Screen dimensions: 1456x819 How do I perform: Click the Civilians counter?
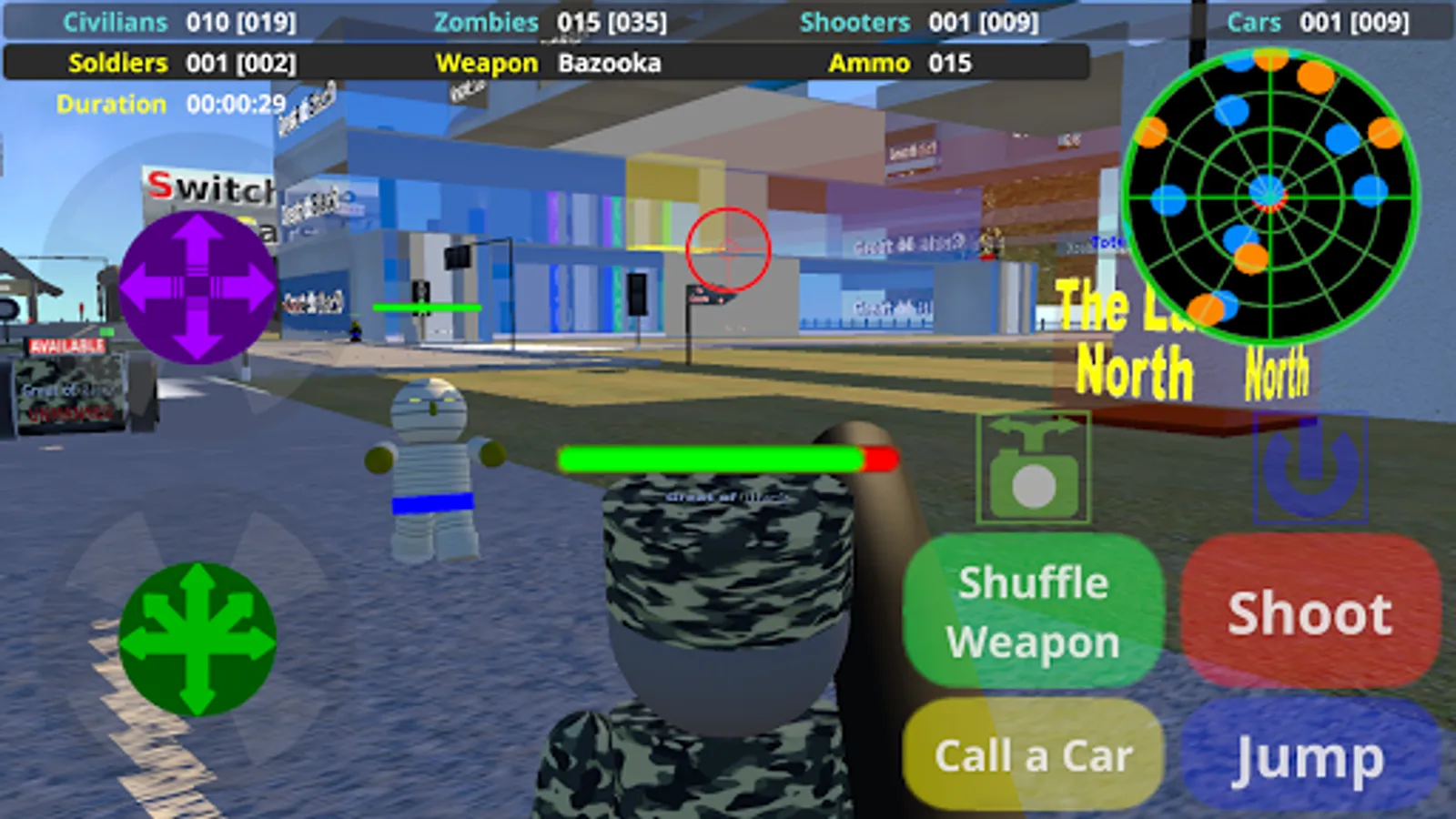coord(182,22)
